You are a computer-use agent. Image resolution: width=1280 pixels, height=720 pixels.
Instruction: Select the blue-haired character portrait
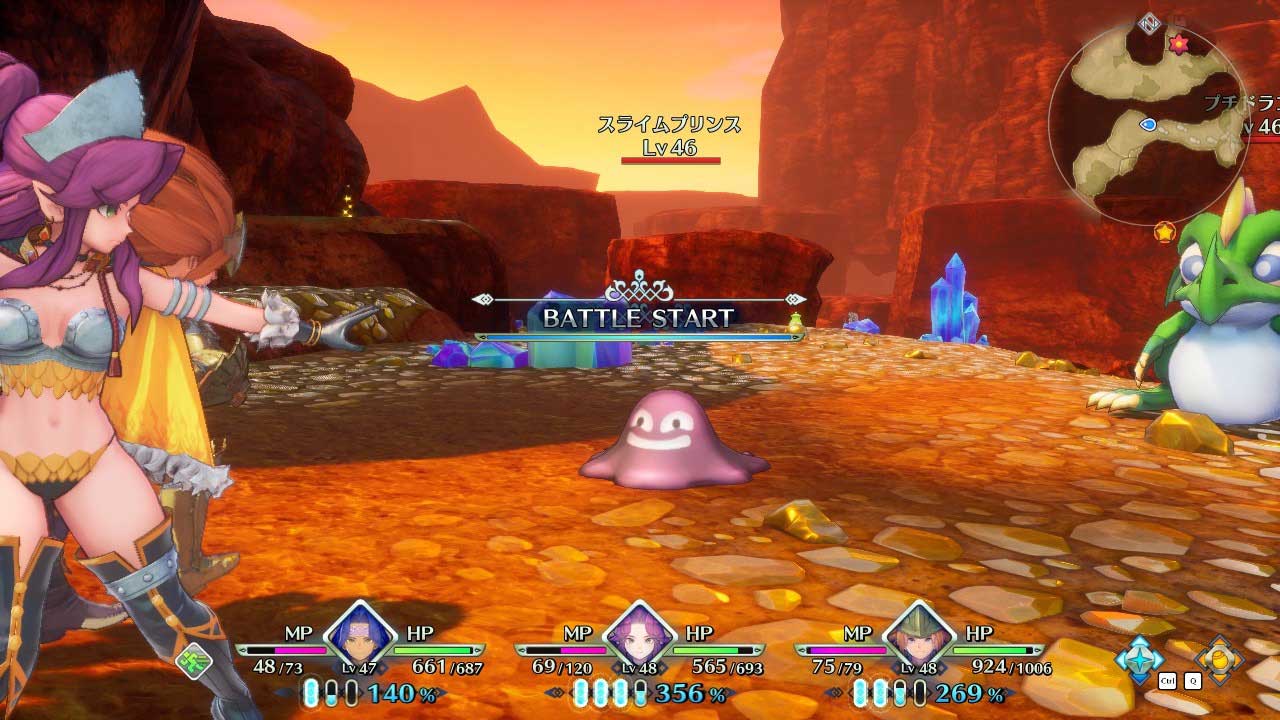pyautogui.click(x=359, y=638)
